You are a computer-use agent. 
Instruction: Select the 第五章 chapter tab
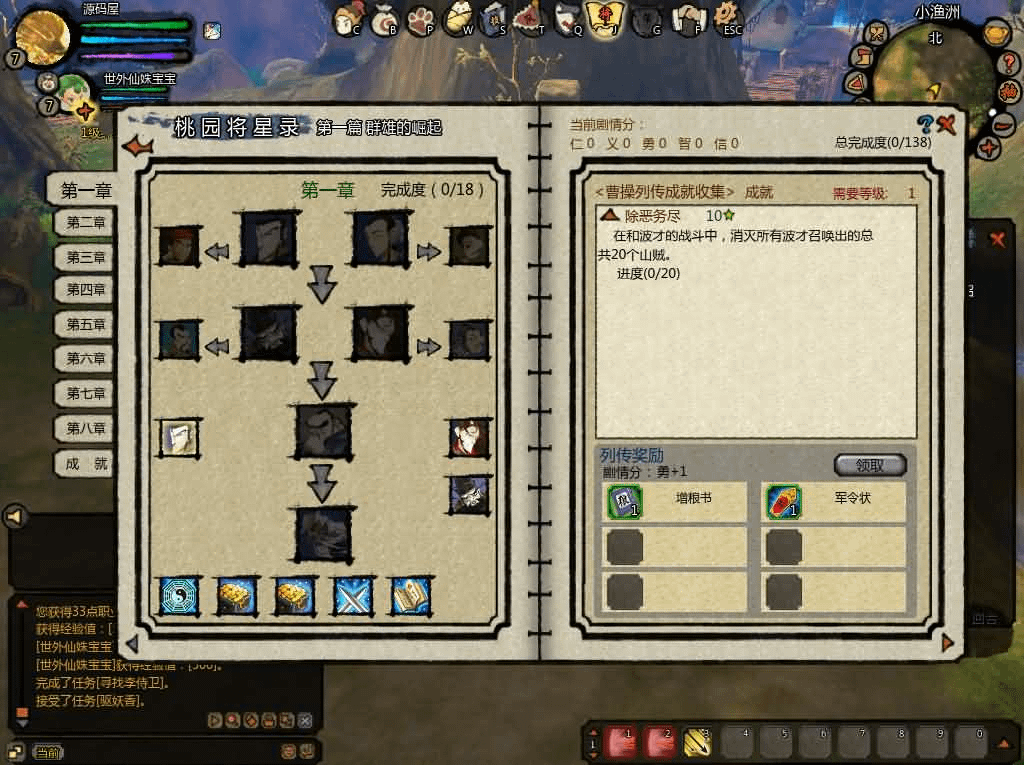85,325
